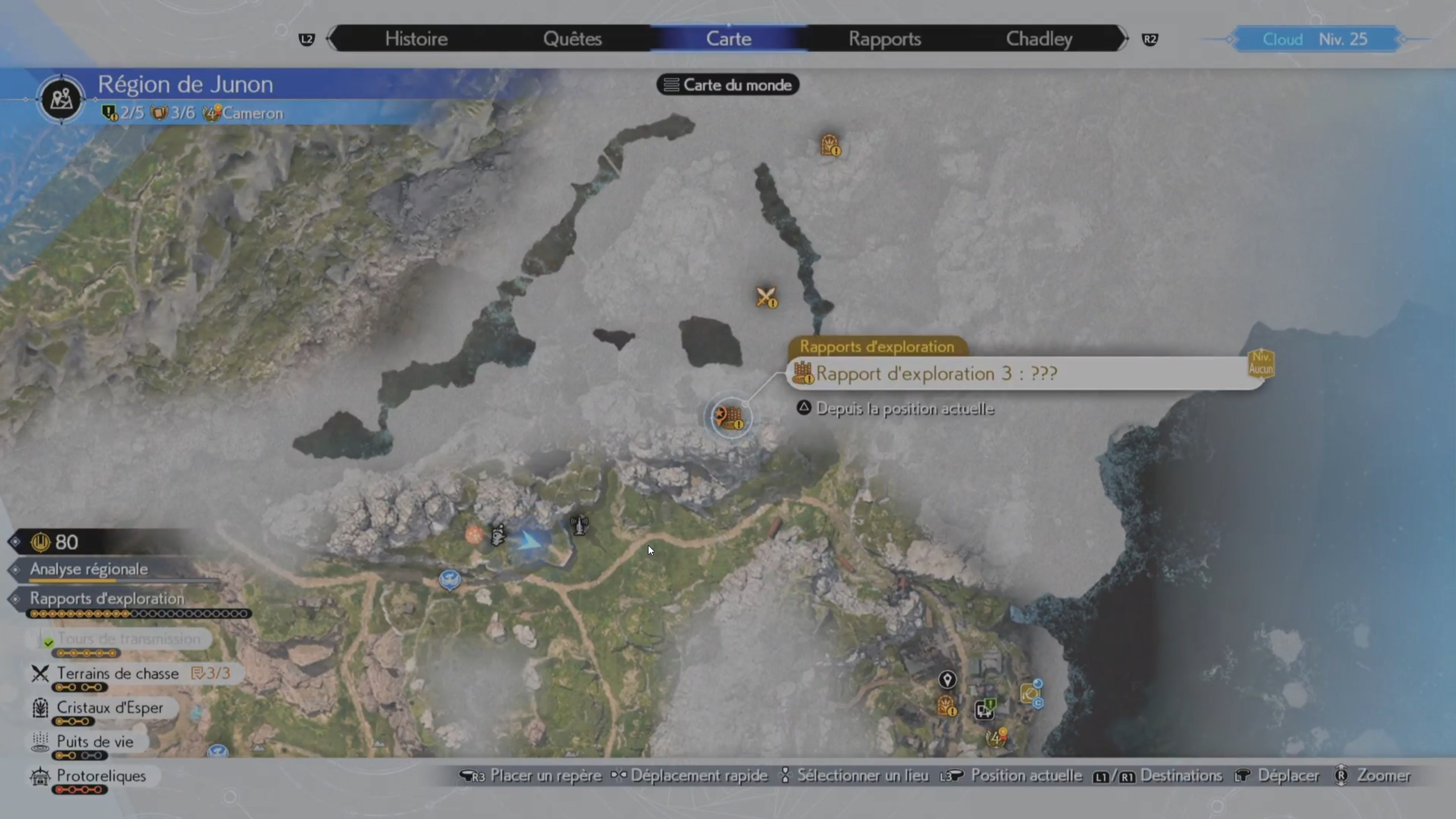Select the Carte tab

(729, 39)
